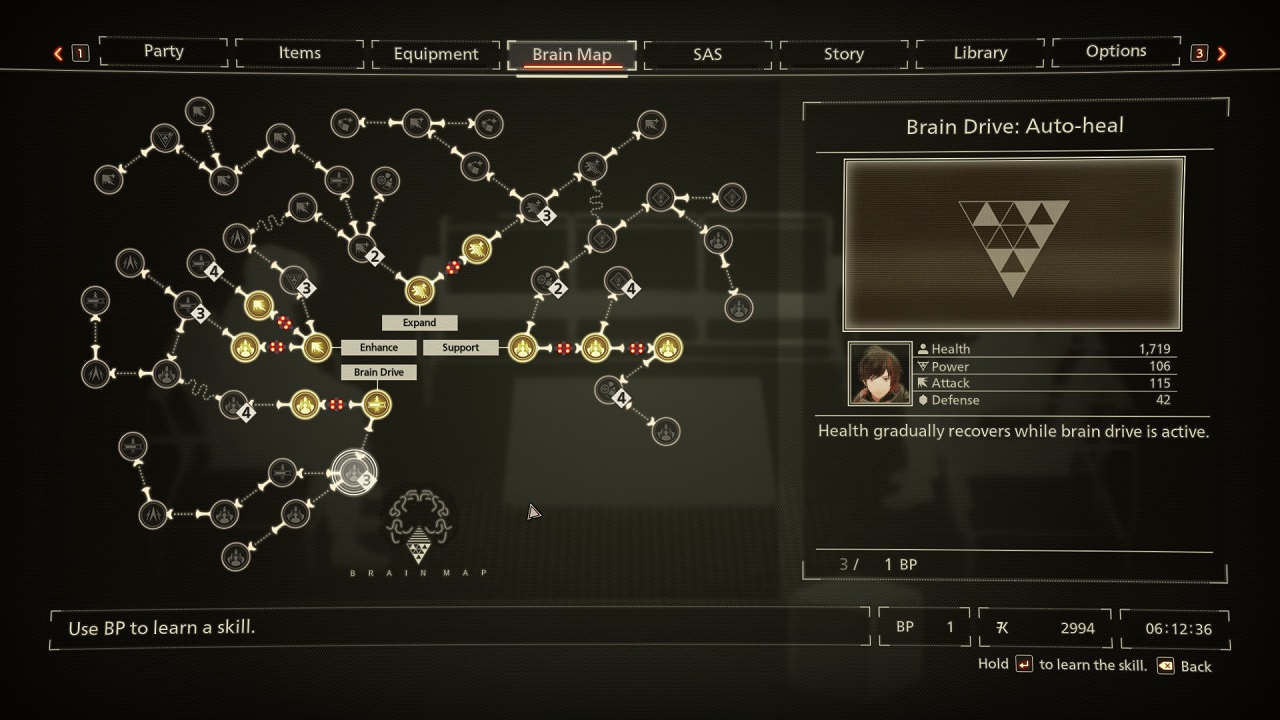This screenshot has width=1280, height=720.
Task: Click the Brain Drive category label
Action: tap(378, 372)
